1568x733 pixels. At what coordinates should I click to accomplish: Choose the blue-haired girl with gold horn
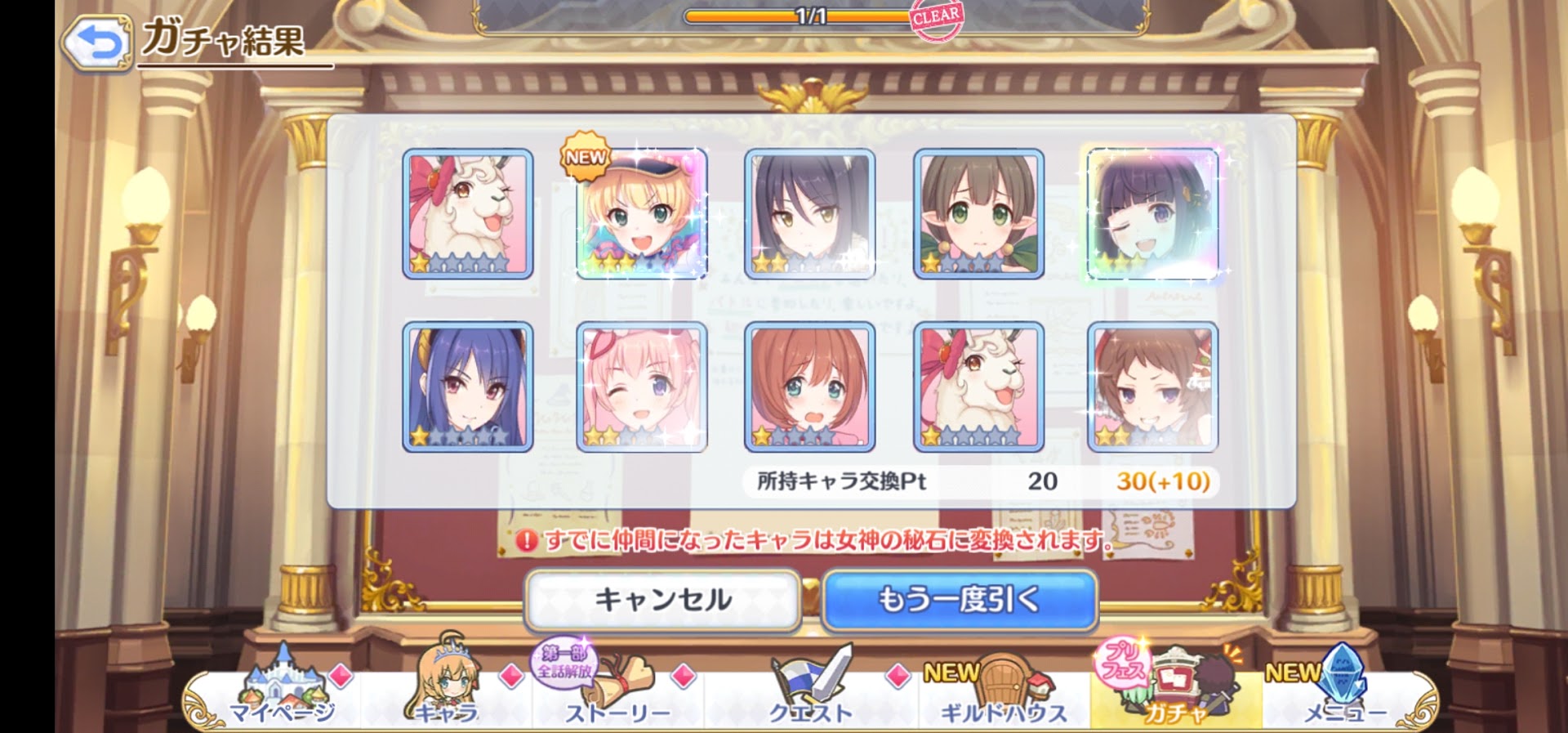(468, 387)
